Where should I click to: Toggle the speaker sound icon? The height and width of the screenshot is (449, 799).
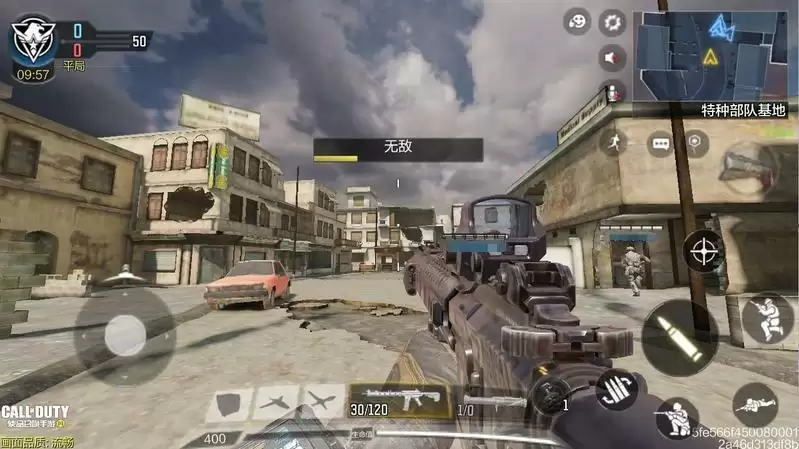point(612,57)
